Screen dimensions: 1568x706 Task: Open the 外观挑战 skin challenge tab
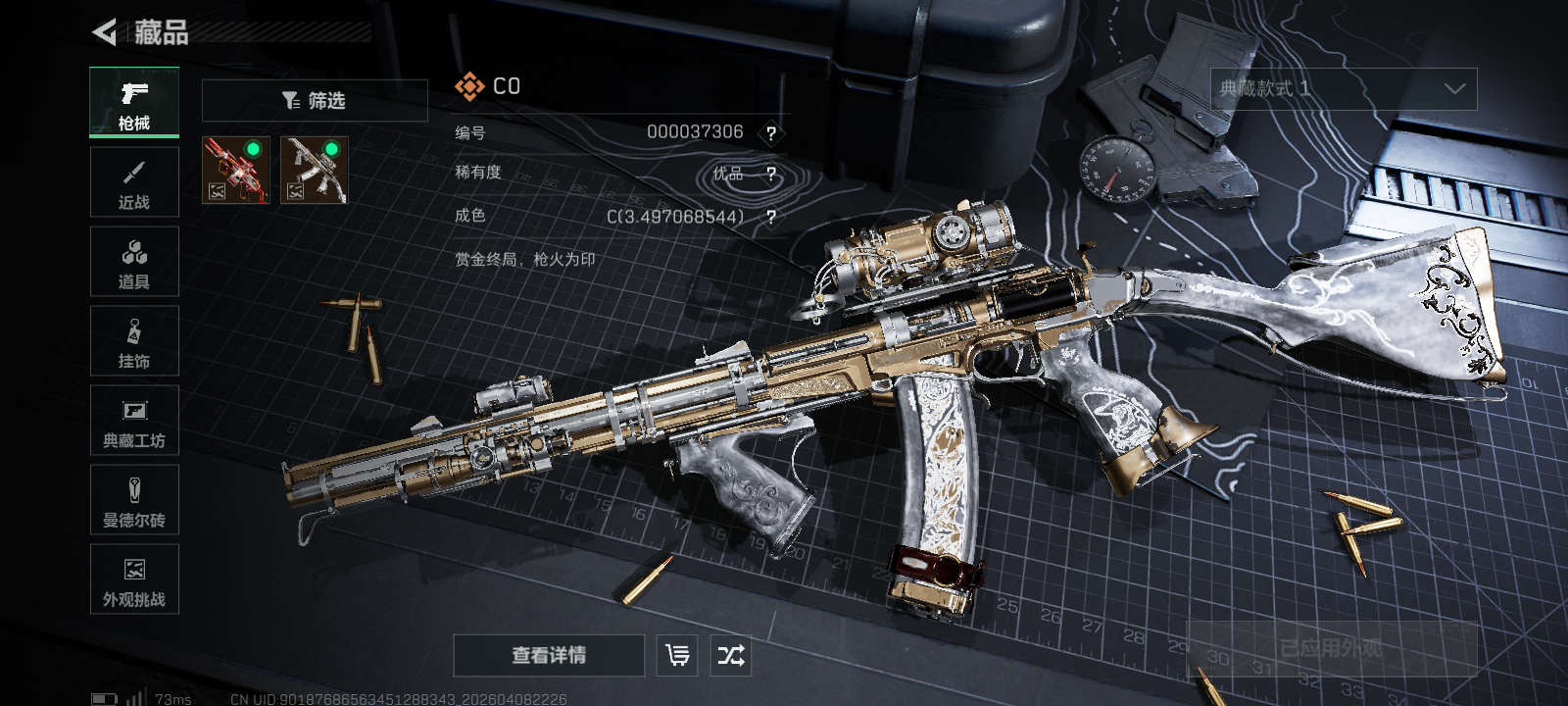pos(134,580)
